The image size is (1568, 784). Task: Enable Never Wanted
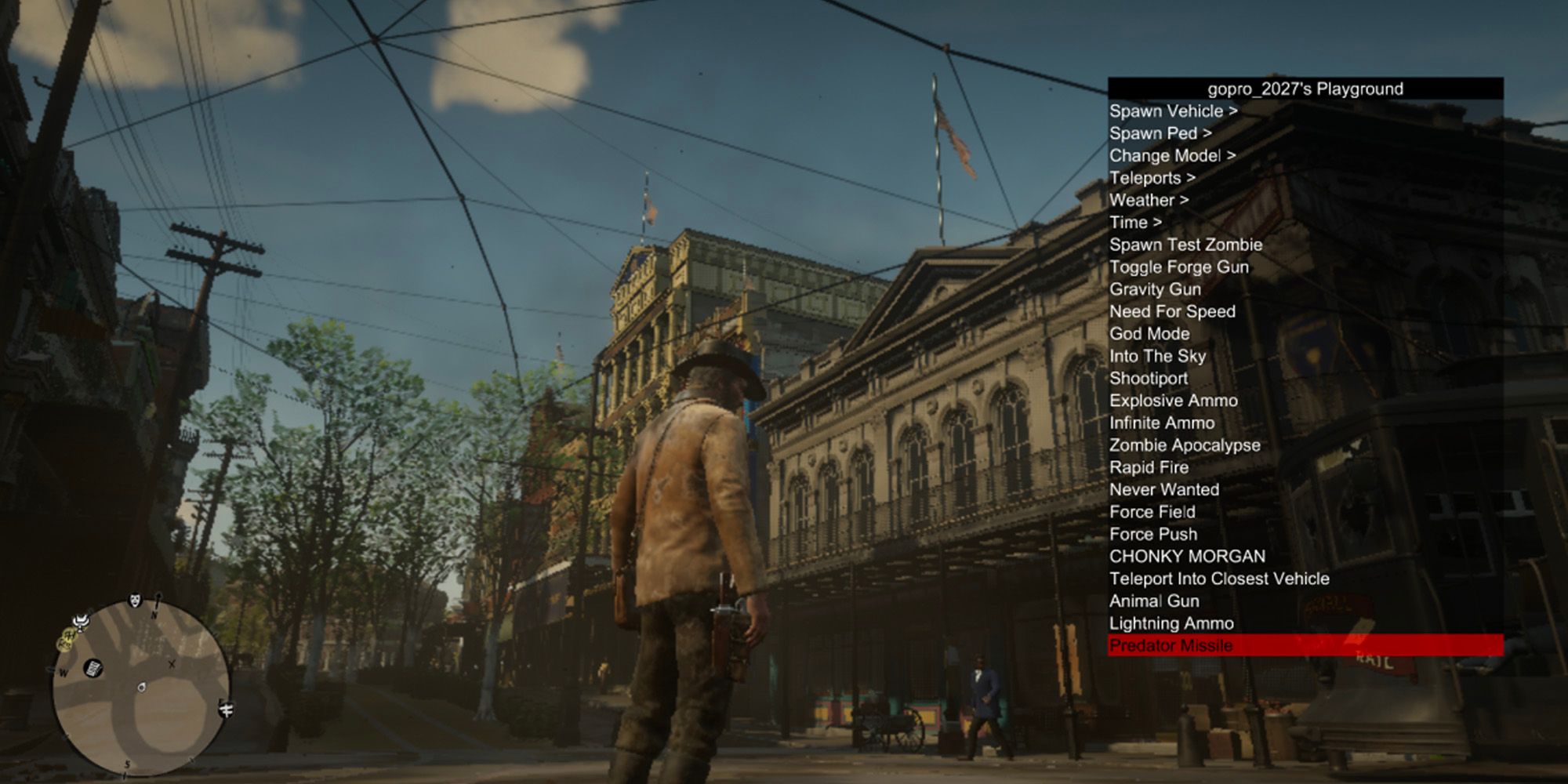point(1163,490)
